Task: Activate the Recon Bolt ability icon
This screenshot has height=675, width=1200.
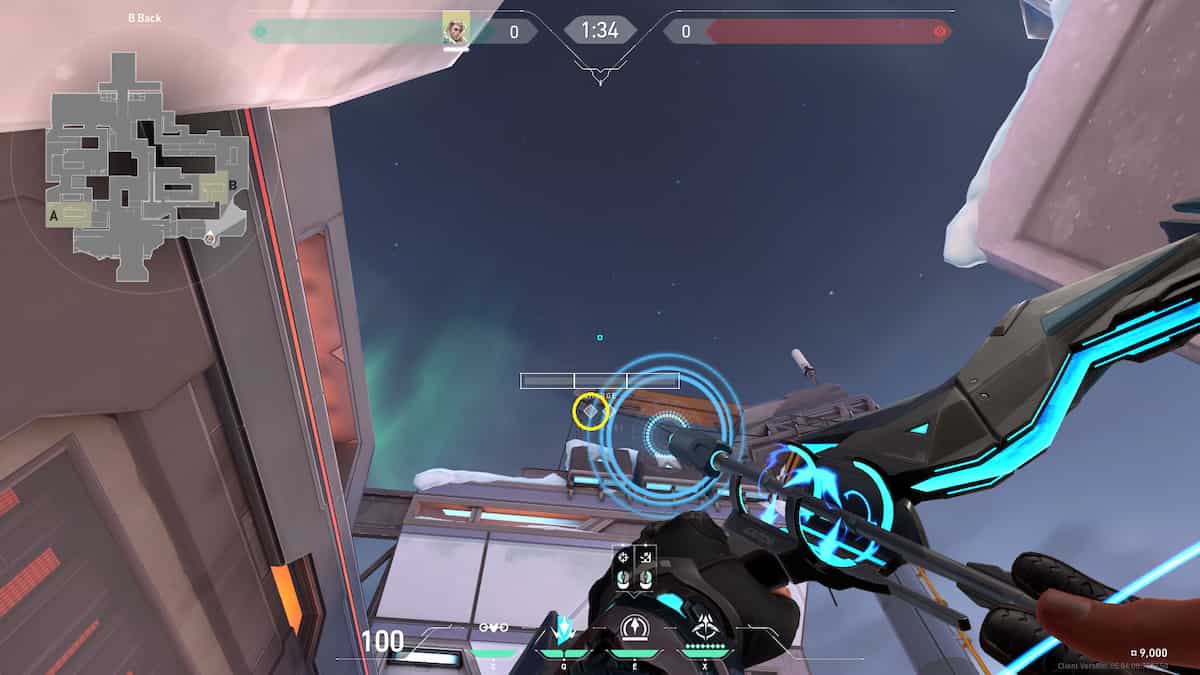Action: 632,630
